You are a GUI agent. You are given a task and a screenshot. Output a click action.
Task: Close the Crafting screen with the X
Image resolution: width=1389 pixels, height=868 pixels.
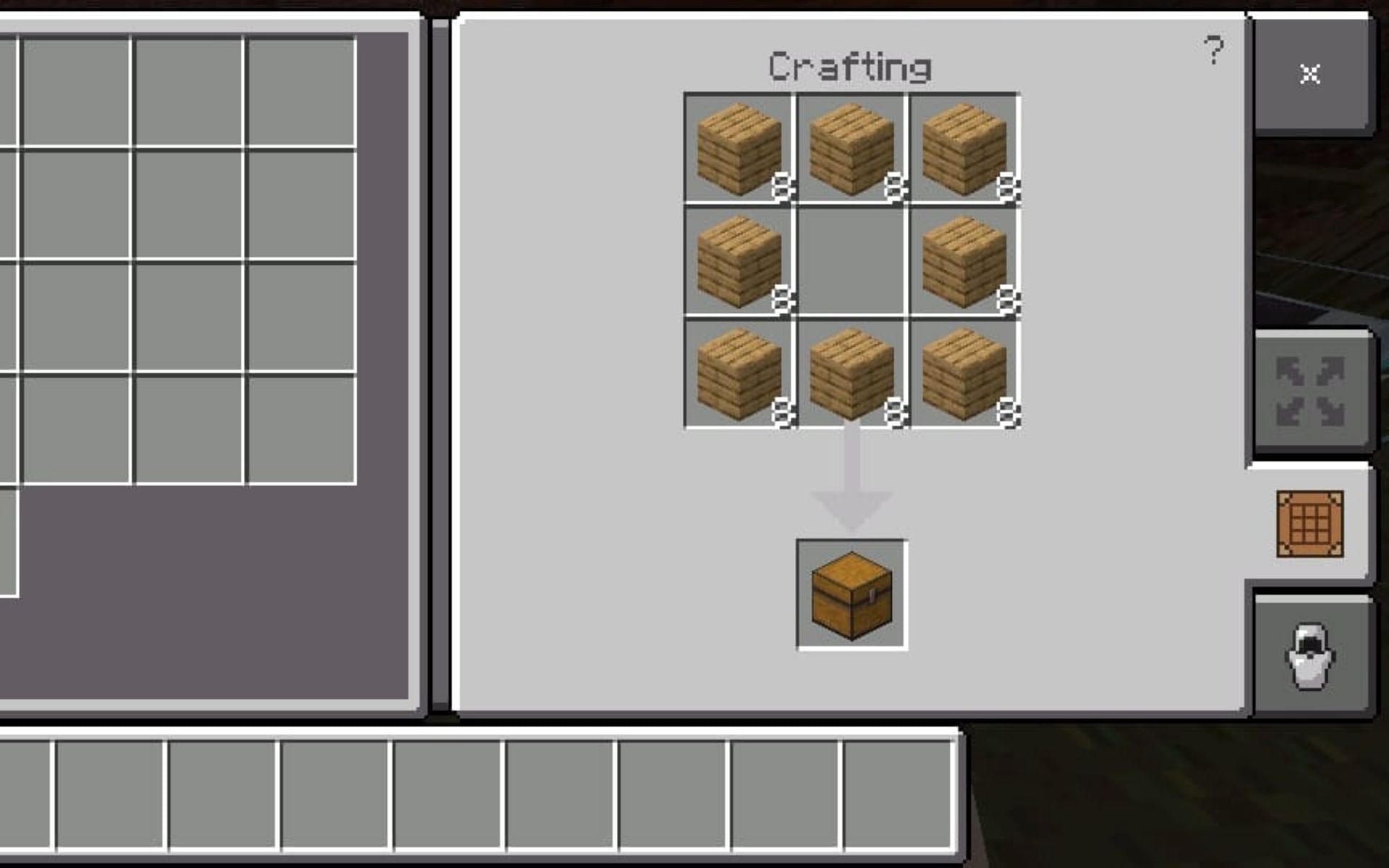(1309, 72)
